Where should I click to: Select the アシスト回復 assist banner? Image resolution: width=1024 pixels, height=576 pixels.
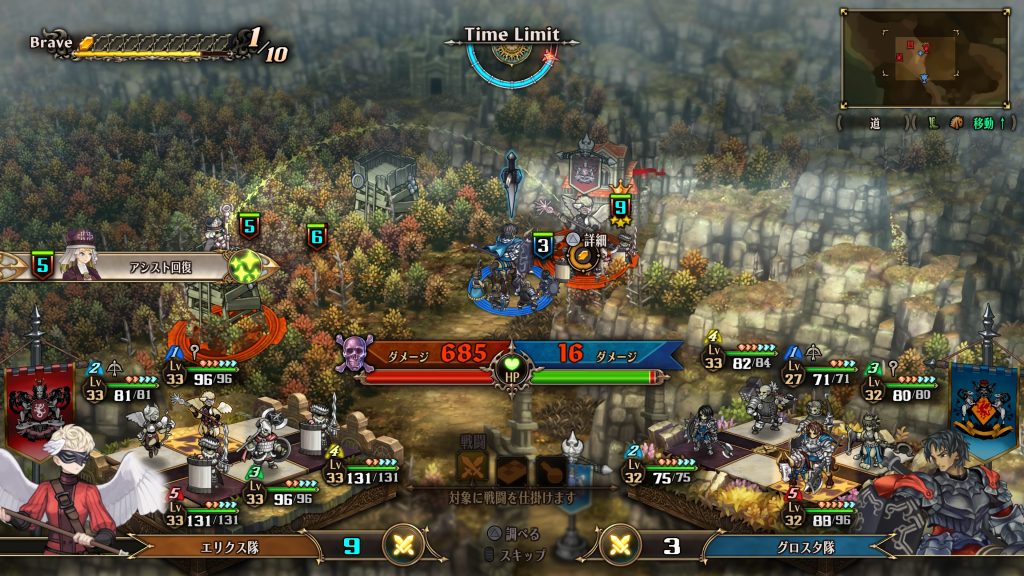[150, 266]
